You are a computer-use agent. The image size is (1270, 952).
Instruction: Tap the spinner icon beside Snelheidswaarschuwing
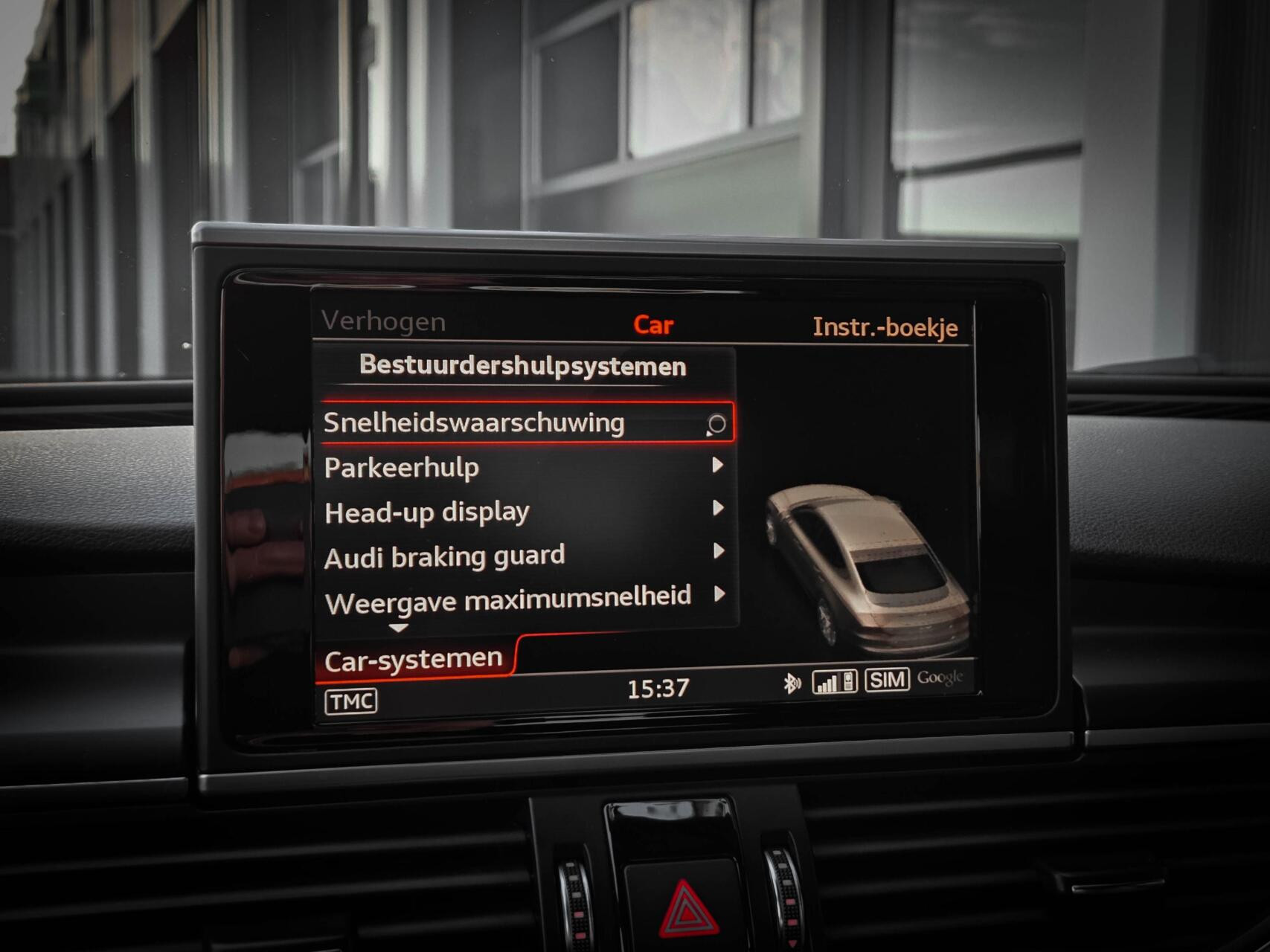pyautogui.click(x=716, y=424)
